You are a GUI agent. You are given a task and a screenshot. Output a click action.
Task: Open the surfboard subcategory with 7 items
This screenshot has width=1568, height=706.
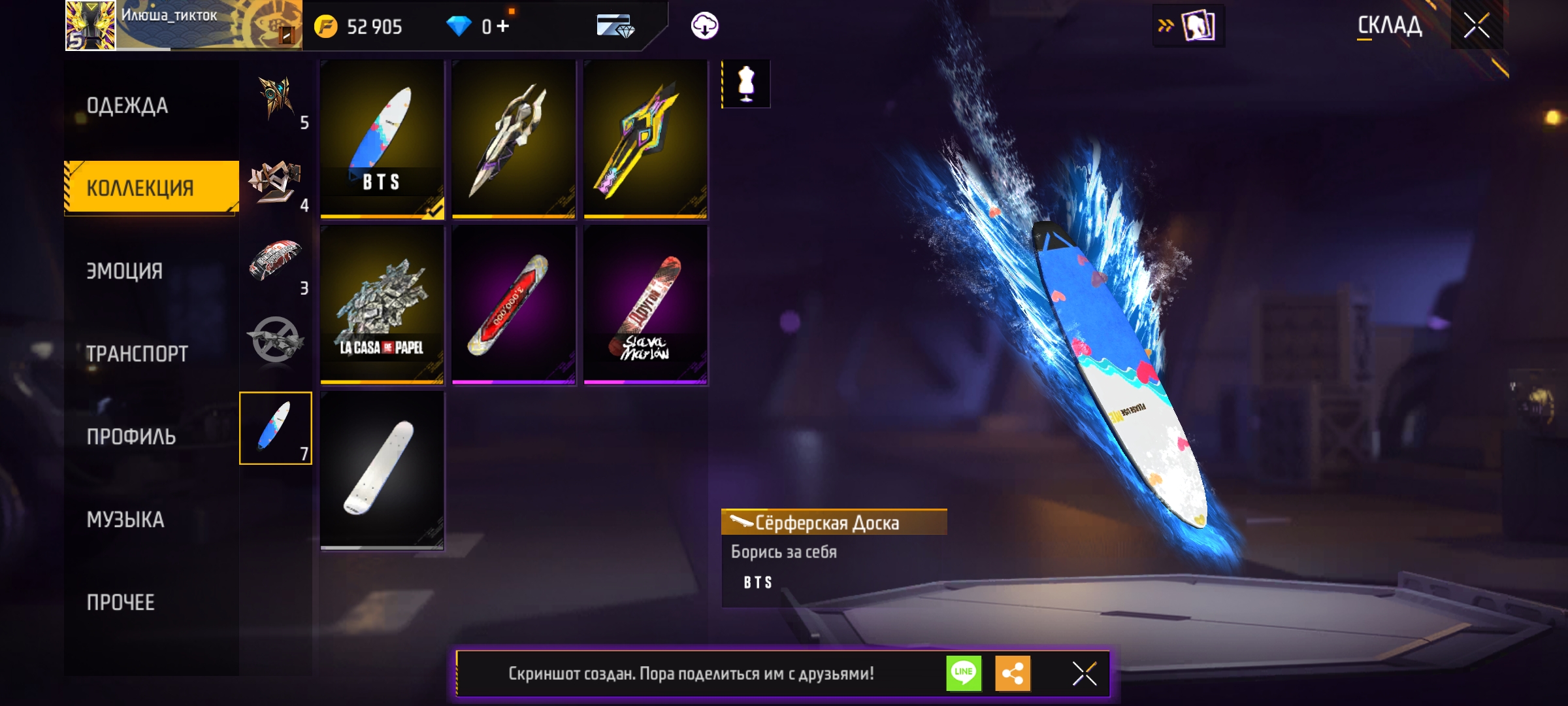[276, 428]
